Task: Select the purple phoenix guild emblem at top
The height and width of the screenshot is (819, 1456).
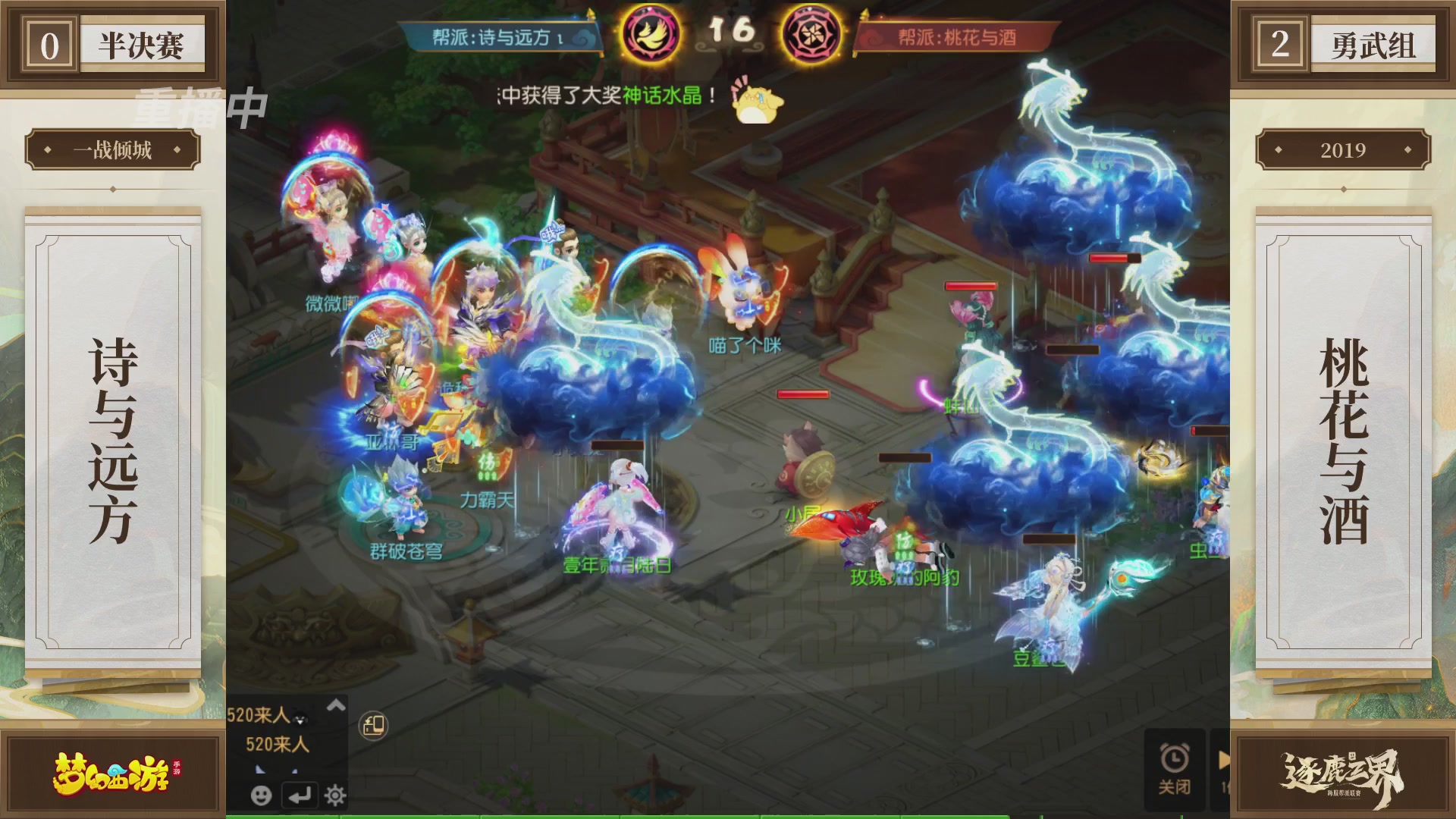Action: click(x=650, y=32)
